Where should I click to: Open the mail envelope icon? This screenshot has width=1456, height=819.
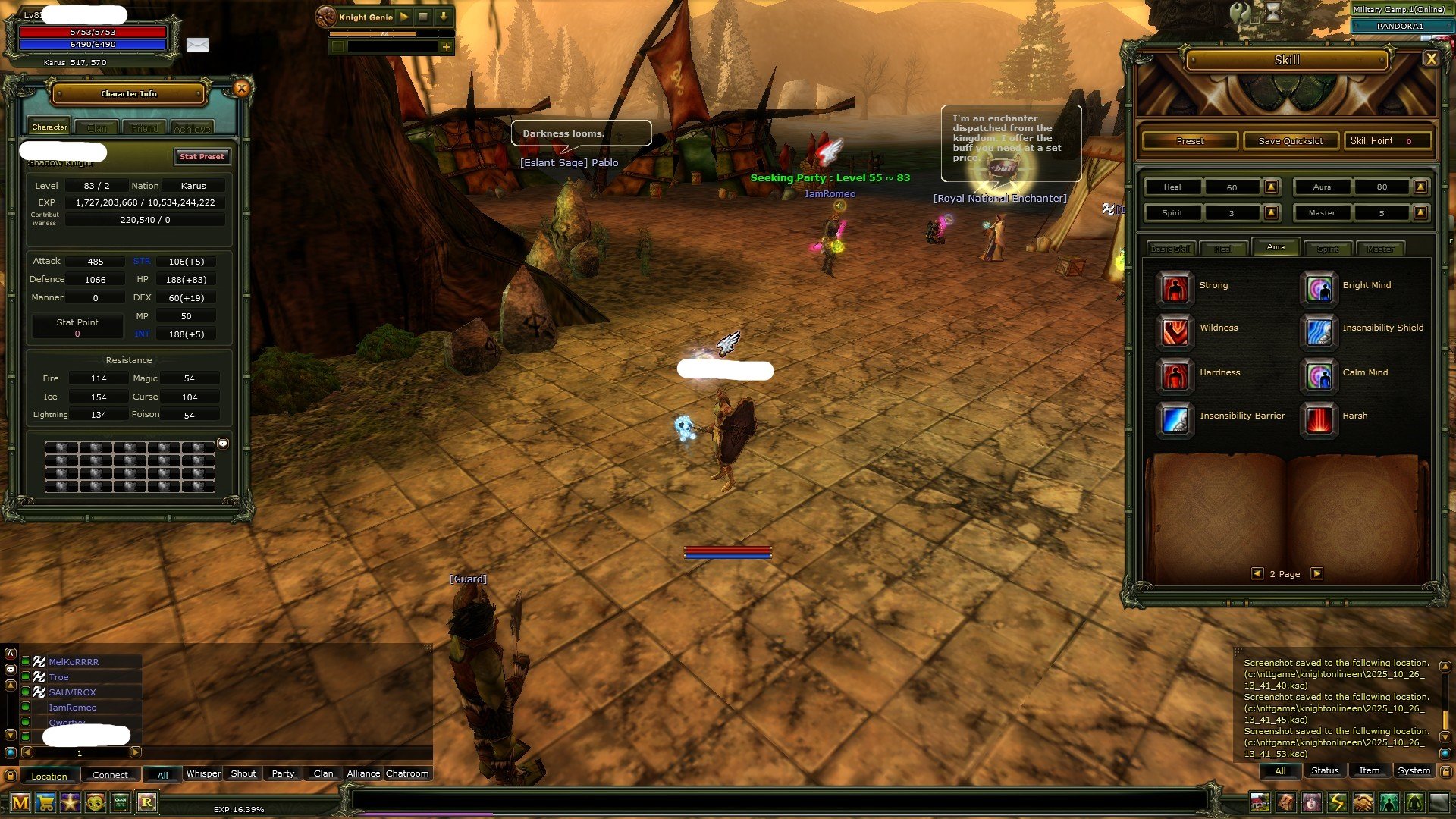point(197,45)
